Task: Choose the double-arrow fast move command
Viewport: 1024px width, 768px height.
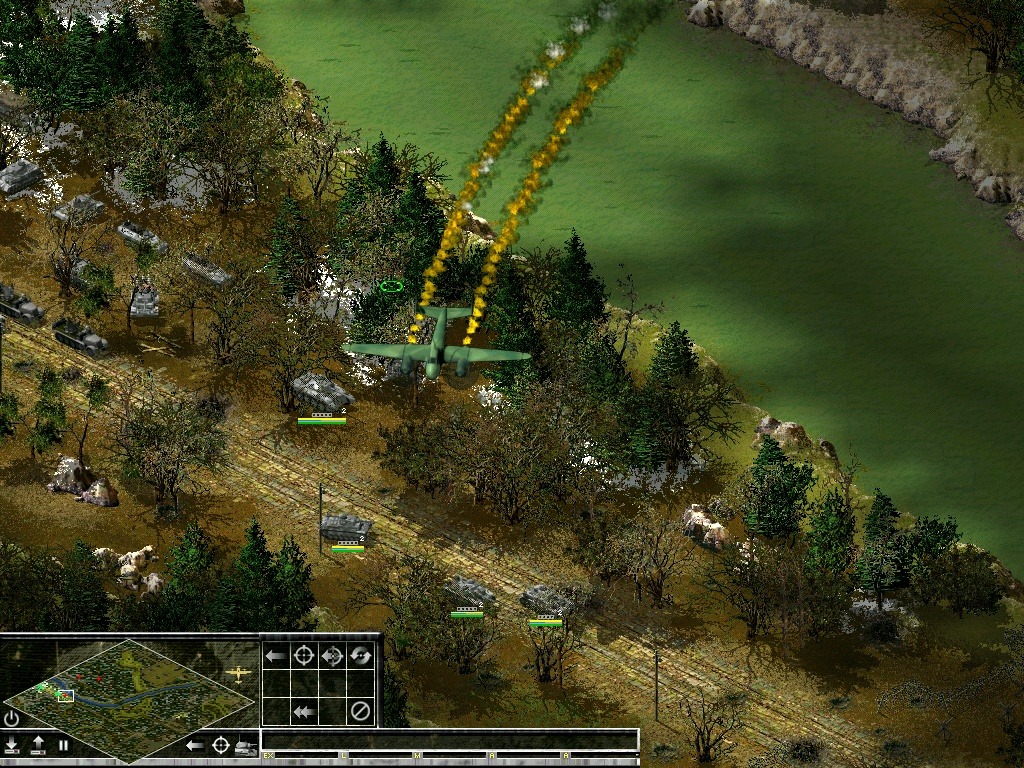Action: [304, 711]
